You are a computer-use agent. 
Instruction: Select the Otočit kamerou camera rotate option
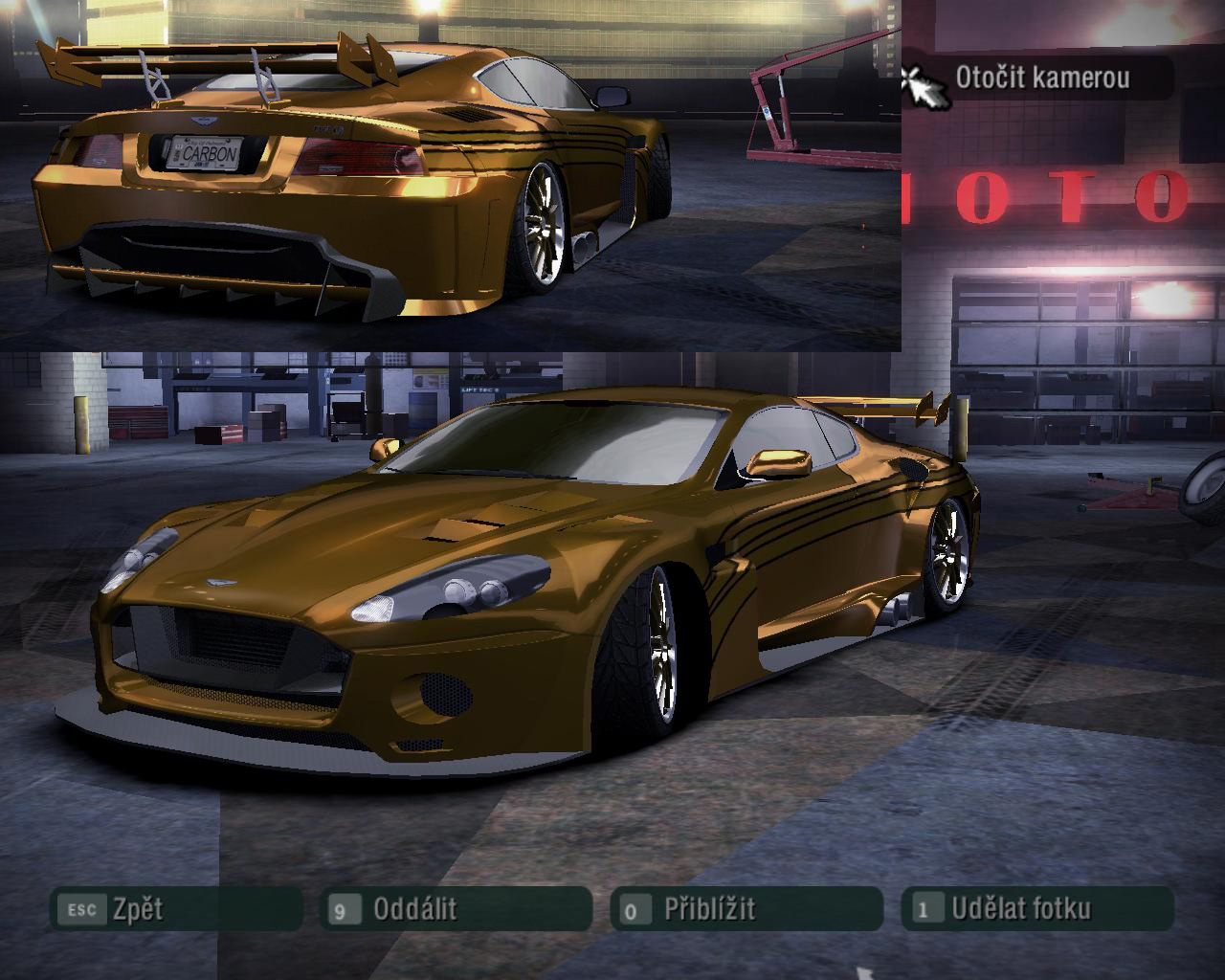1041,78
